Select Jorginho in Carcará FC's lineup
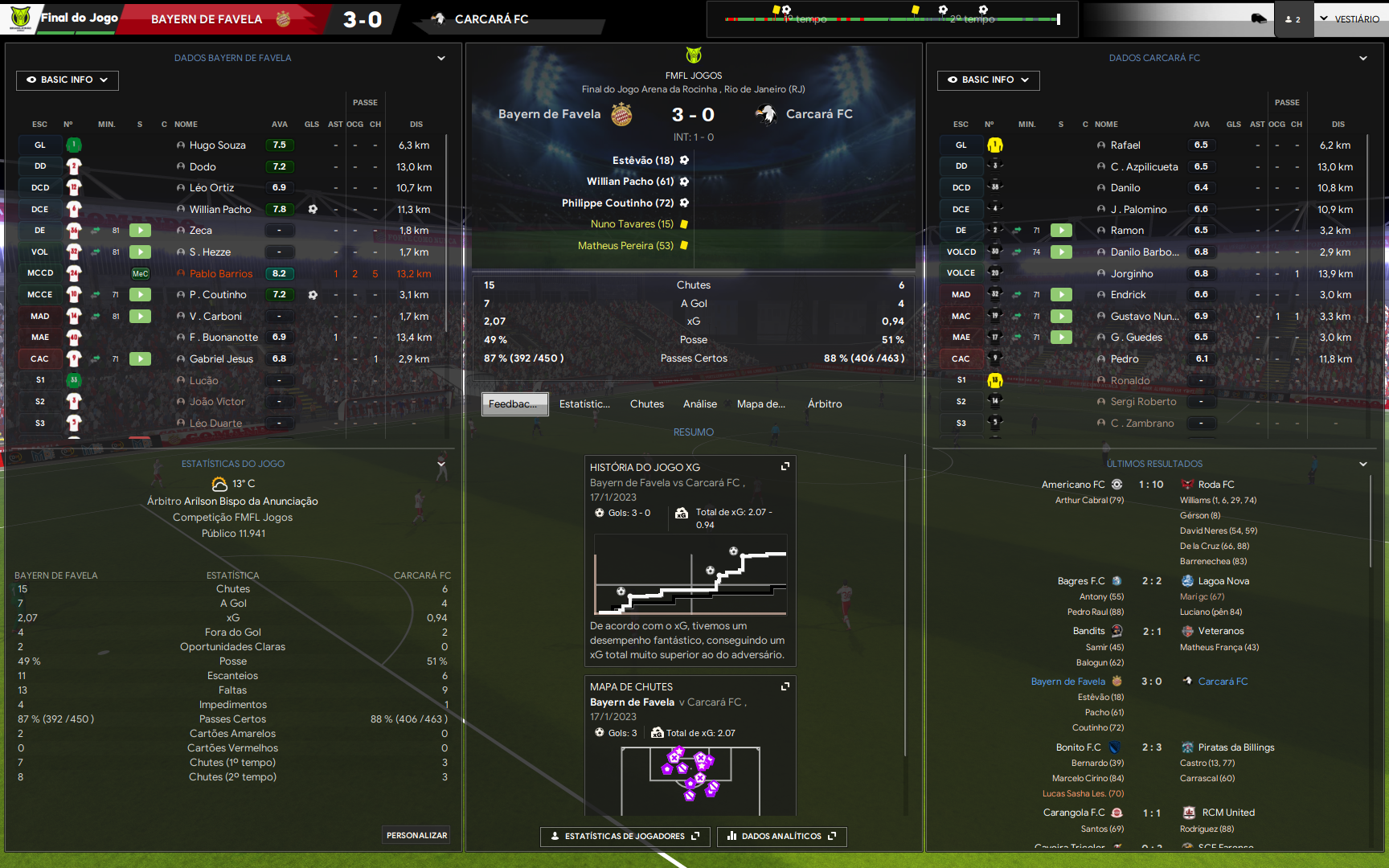Screen dimensions: 1389x868 (1132, 274)
